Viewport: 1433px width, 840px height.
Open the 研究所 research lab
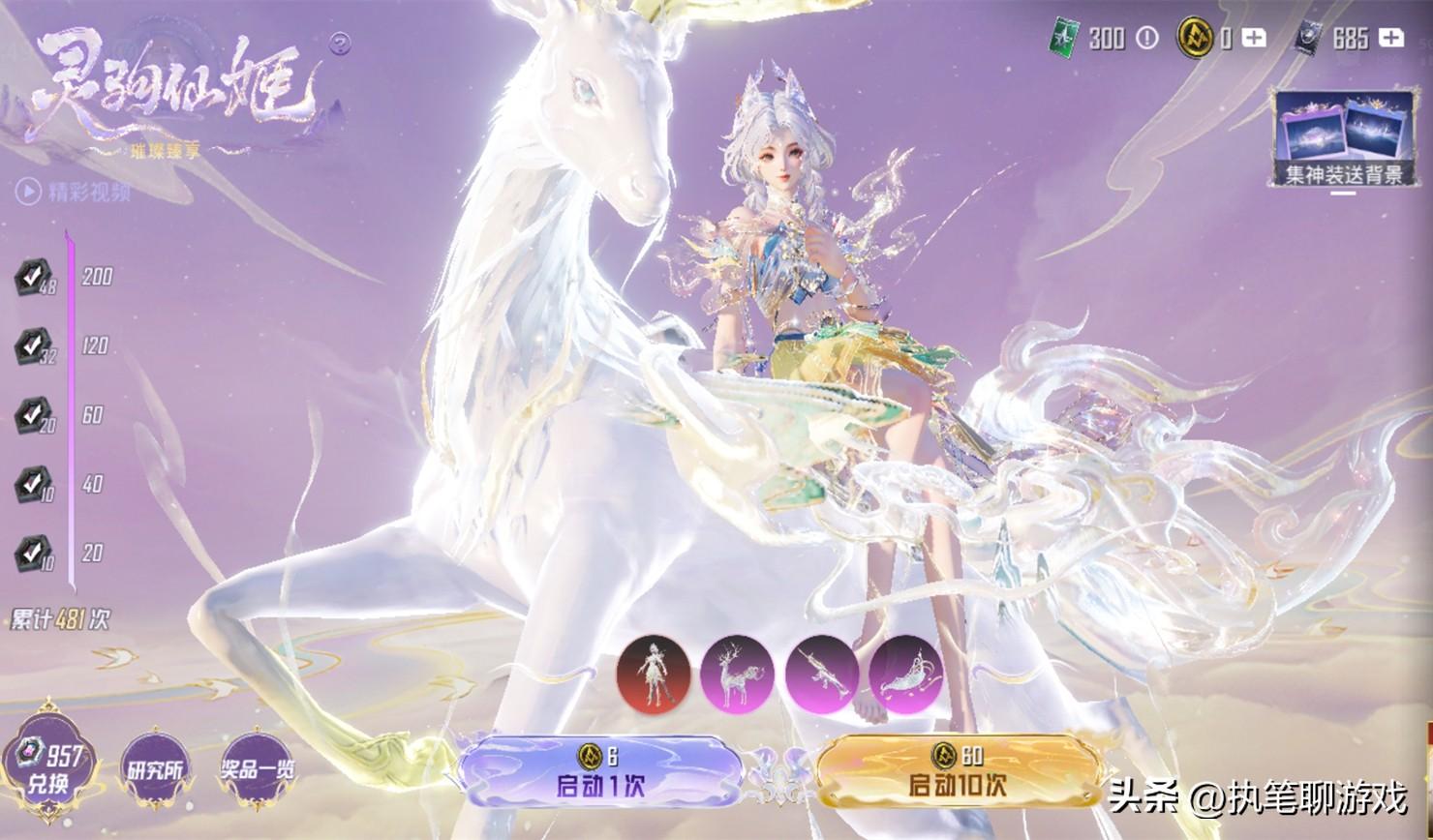tap(155, 770)
